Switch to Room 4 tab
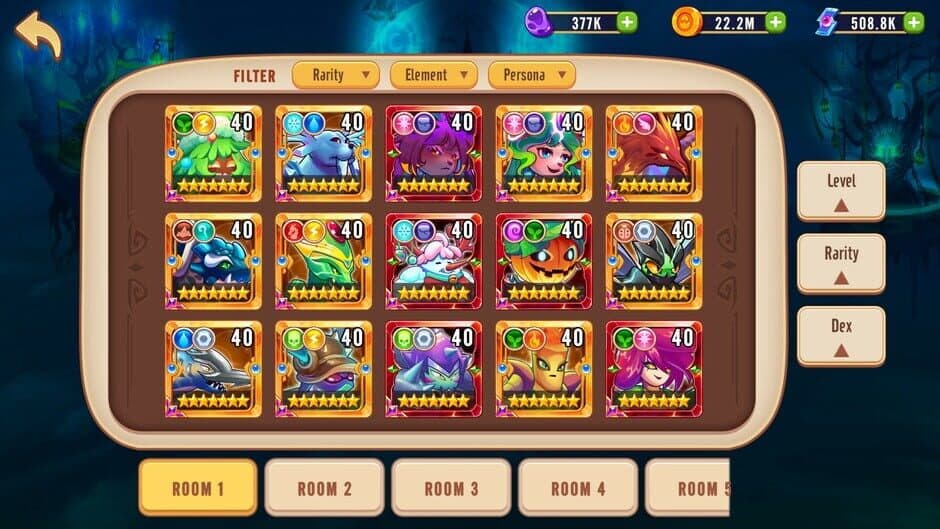Image resolution: width=940 pixels, height=529 pixels. pos(577,488)
